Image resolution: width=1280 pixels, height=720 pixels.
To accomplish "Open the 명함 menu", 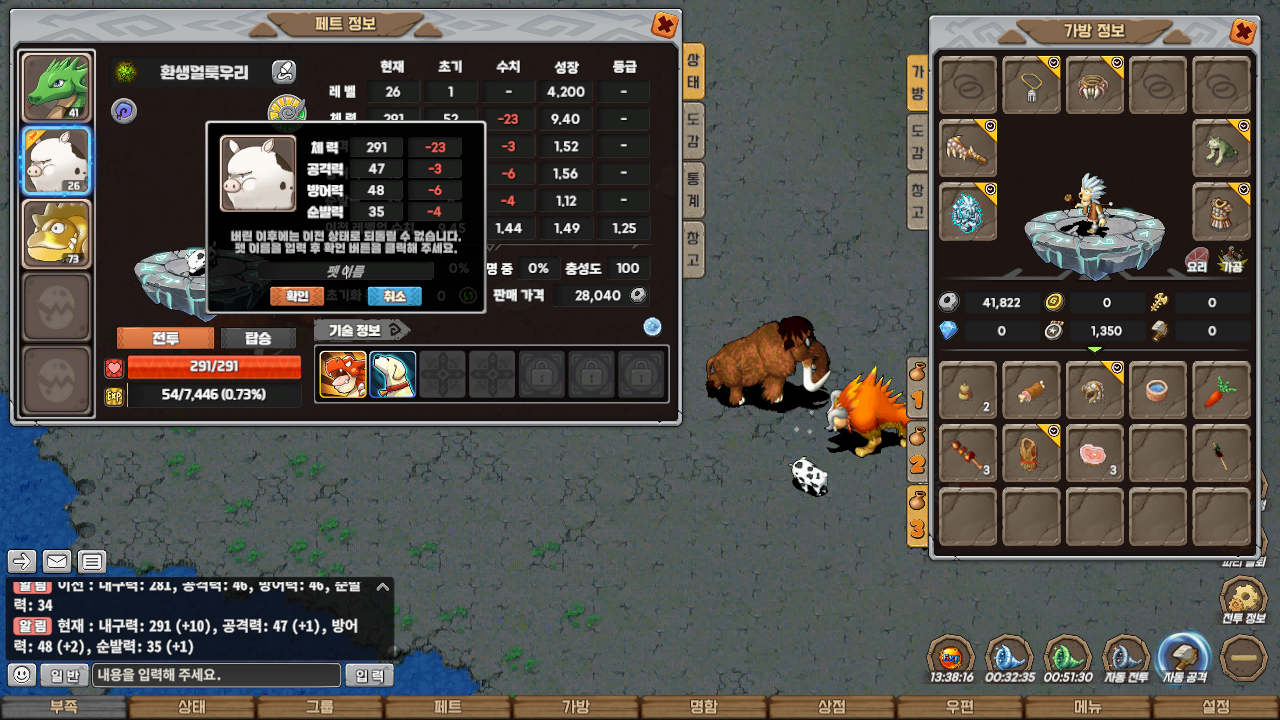I will pos(704,707).
